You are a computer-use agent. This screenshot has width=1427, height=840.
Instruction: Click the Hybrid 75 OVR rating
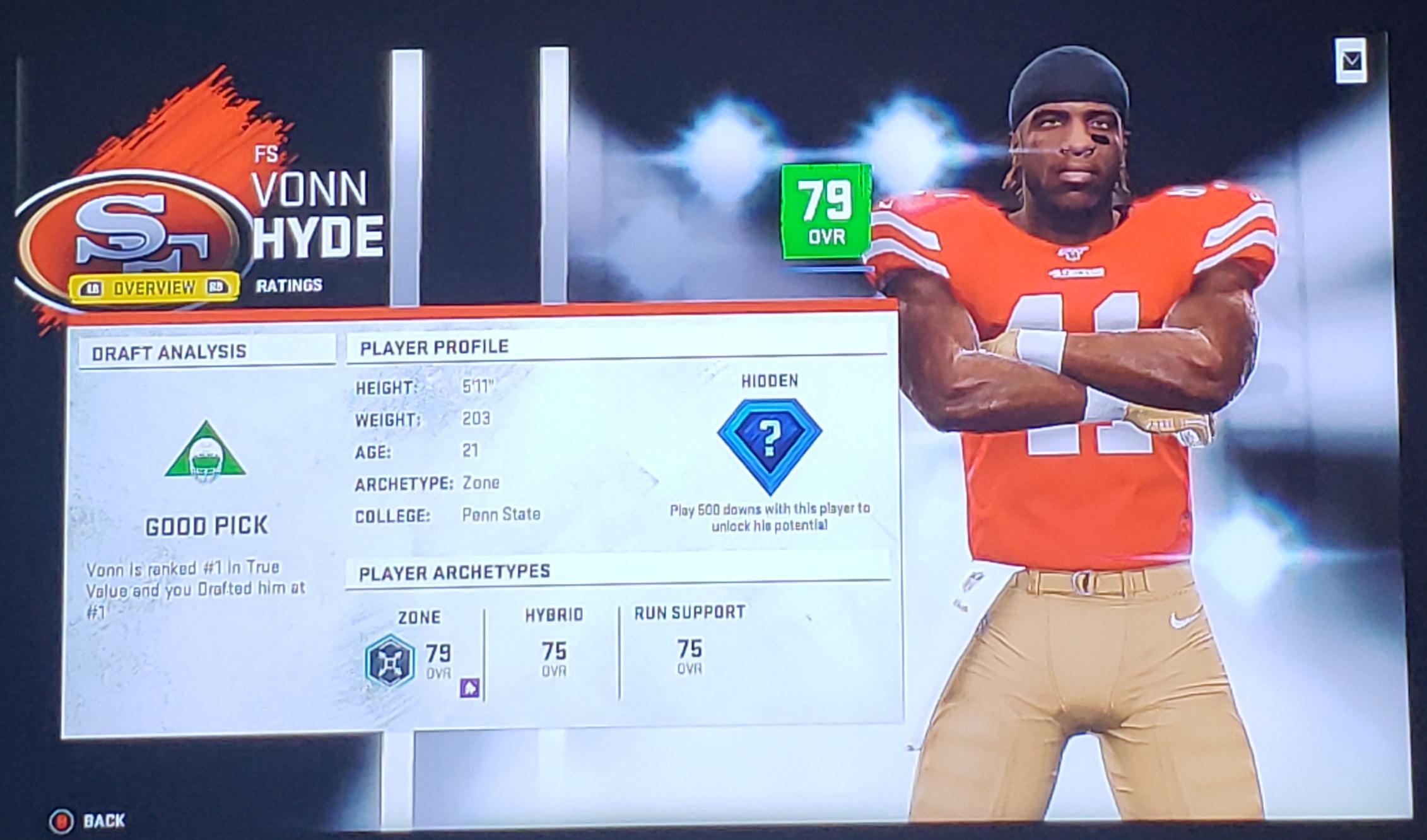click(554, 656)
